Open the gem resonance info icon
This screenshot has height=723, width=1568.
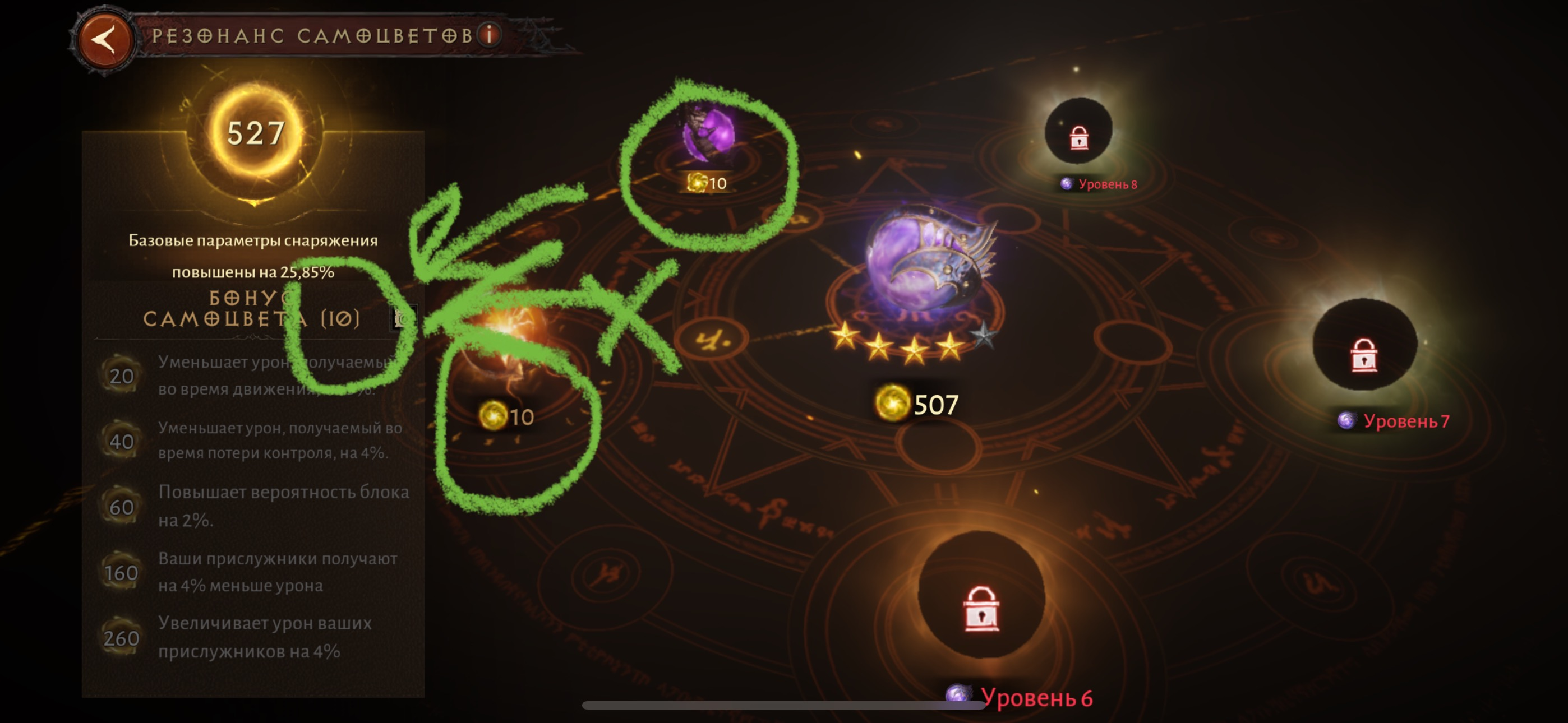click(x=489, y=35)
